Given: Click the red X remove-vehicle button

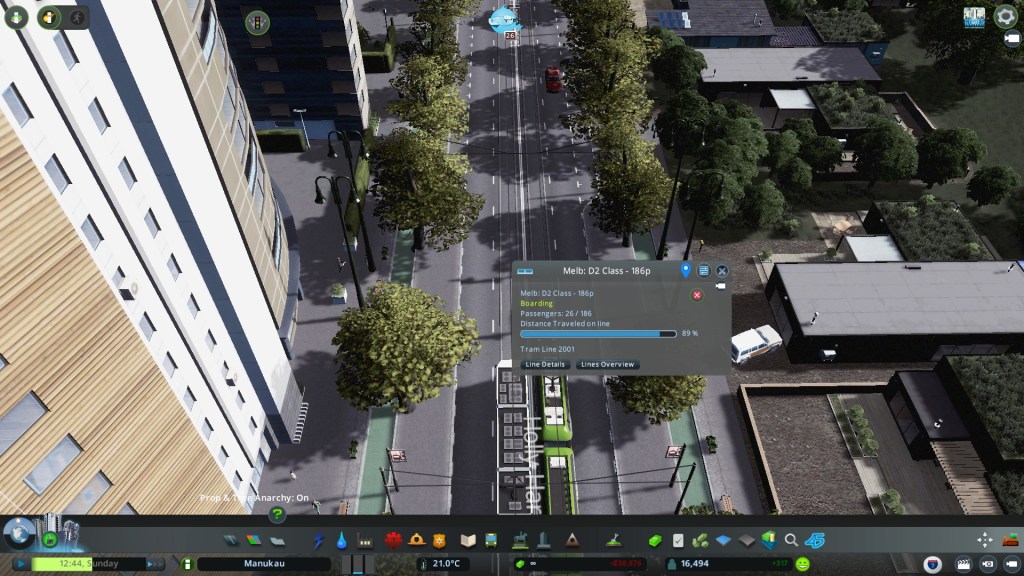Looking at the screenshot, I should 697,294.
